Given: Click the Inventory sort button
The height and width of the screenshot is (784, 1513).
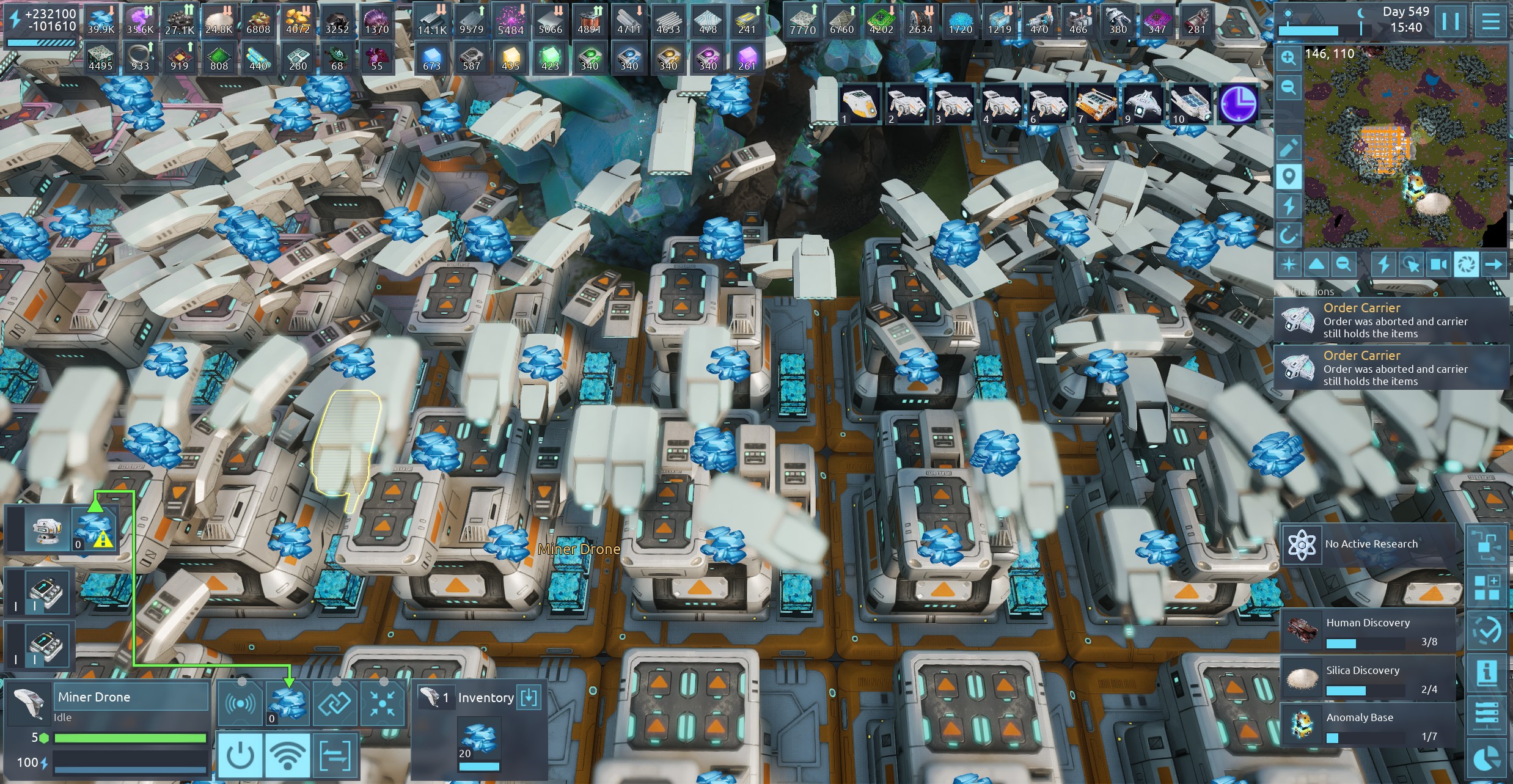Looking at the screenshot, I should pyautogui.click(x=529, y=697).
